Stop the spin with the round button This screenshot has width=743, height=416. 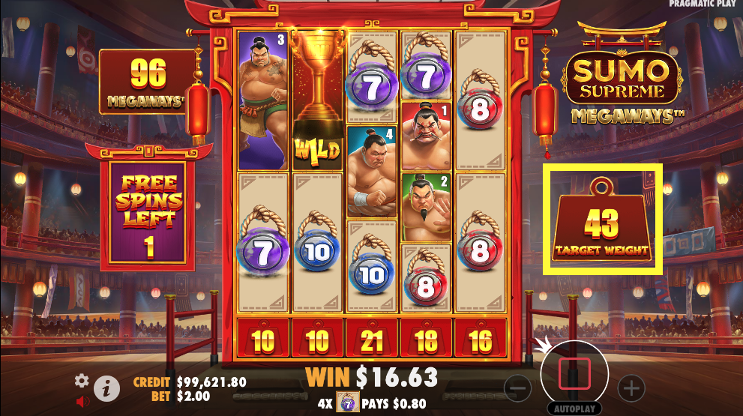[574, 373]
